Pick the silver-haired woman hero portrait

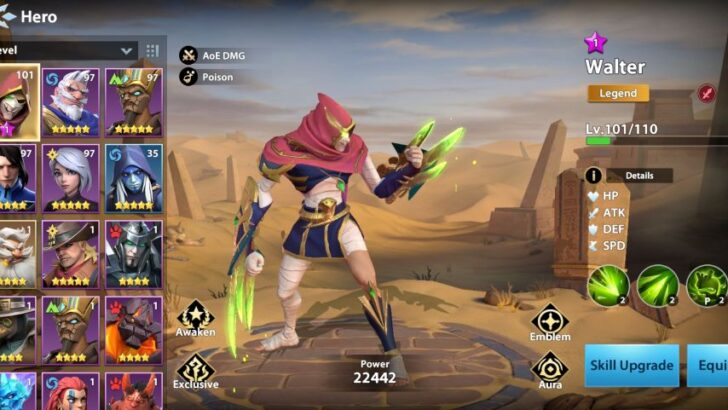(x=70, y=178)
